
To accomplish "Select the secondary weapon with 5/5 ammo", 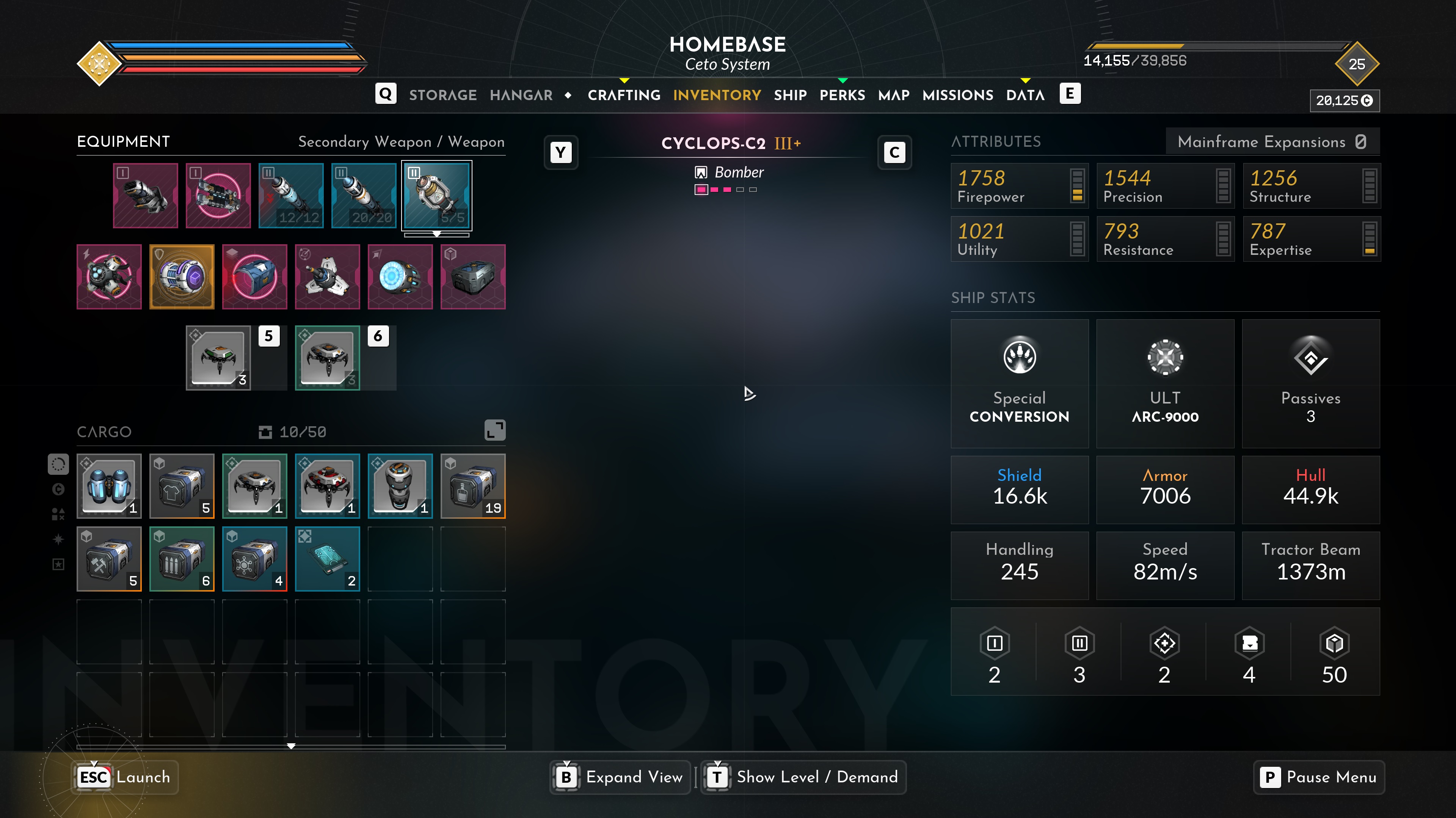I will [436, 196].
